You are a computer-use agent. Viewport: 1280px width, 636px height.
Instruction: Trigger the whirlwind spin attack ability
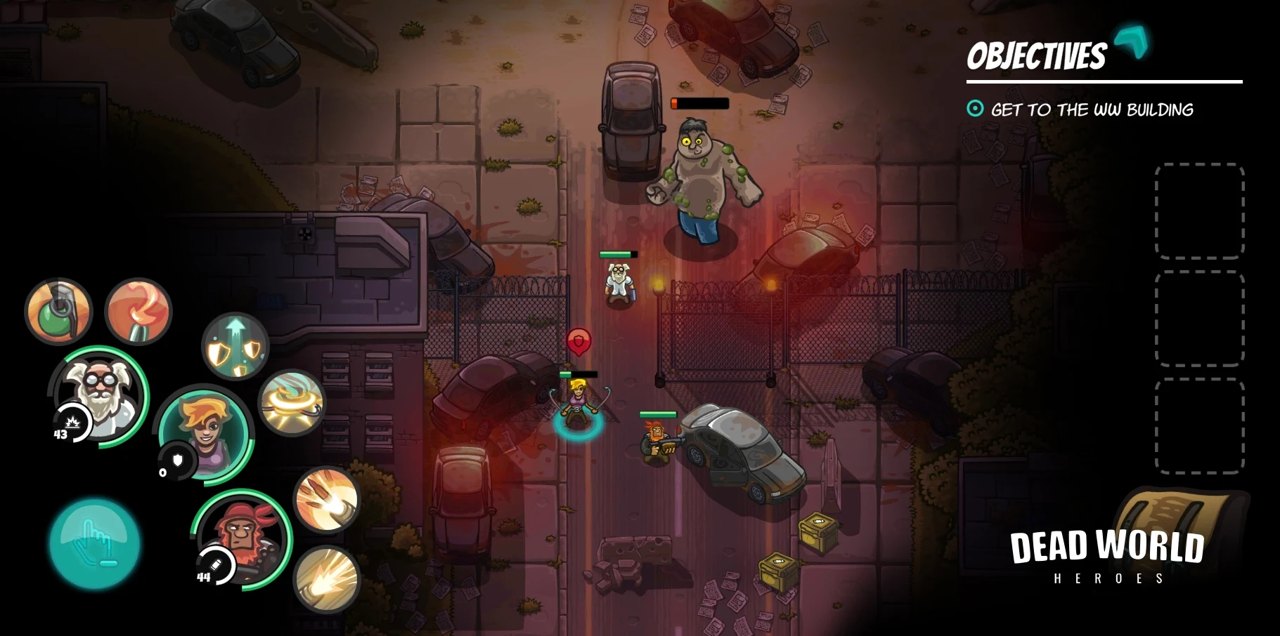pos(291,403)
